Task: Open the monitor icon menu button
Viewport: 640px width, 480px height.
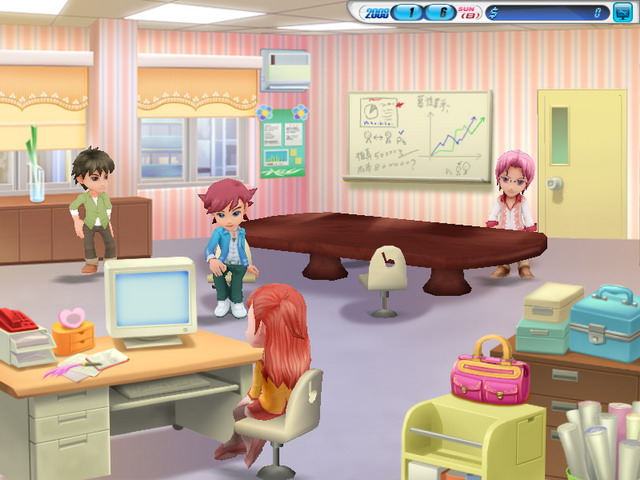Action: point(623,13)
